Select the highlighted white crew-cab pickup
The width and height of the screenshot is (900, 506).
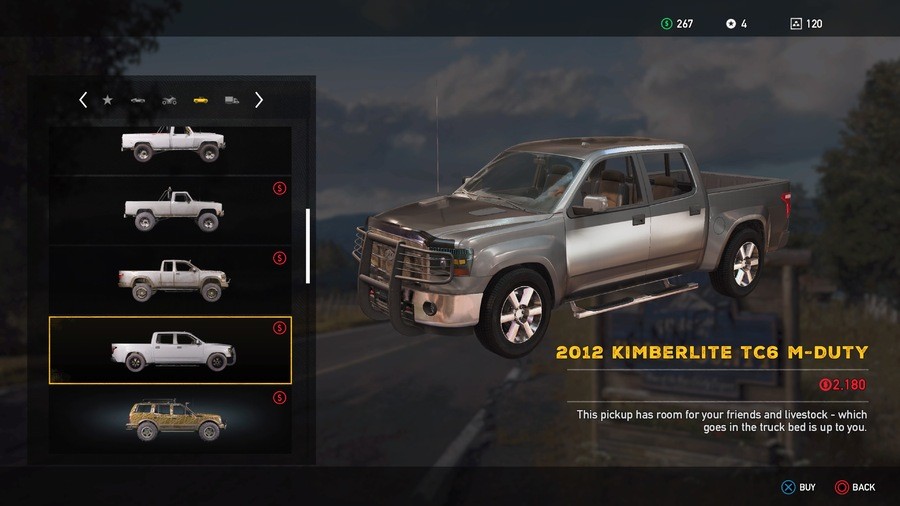pyautogui.click(x=171, y=351)
